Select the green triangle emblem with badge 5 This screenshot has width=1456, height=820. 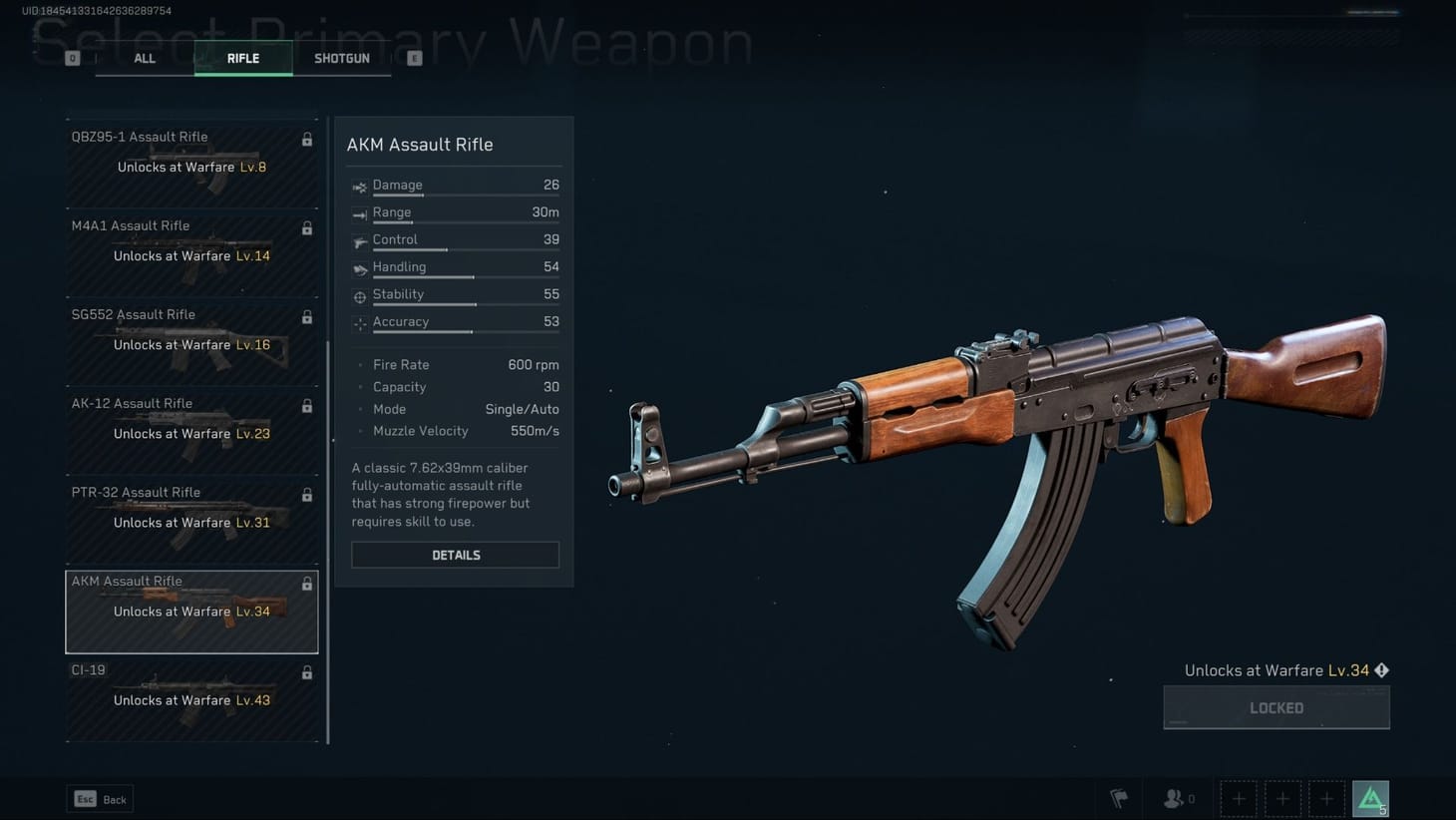point(1371,798)
